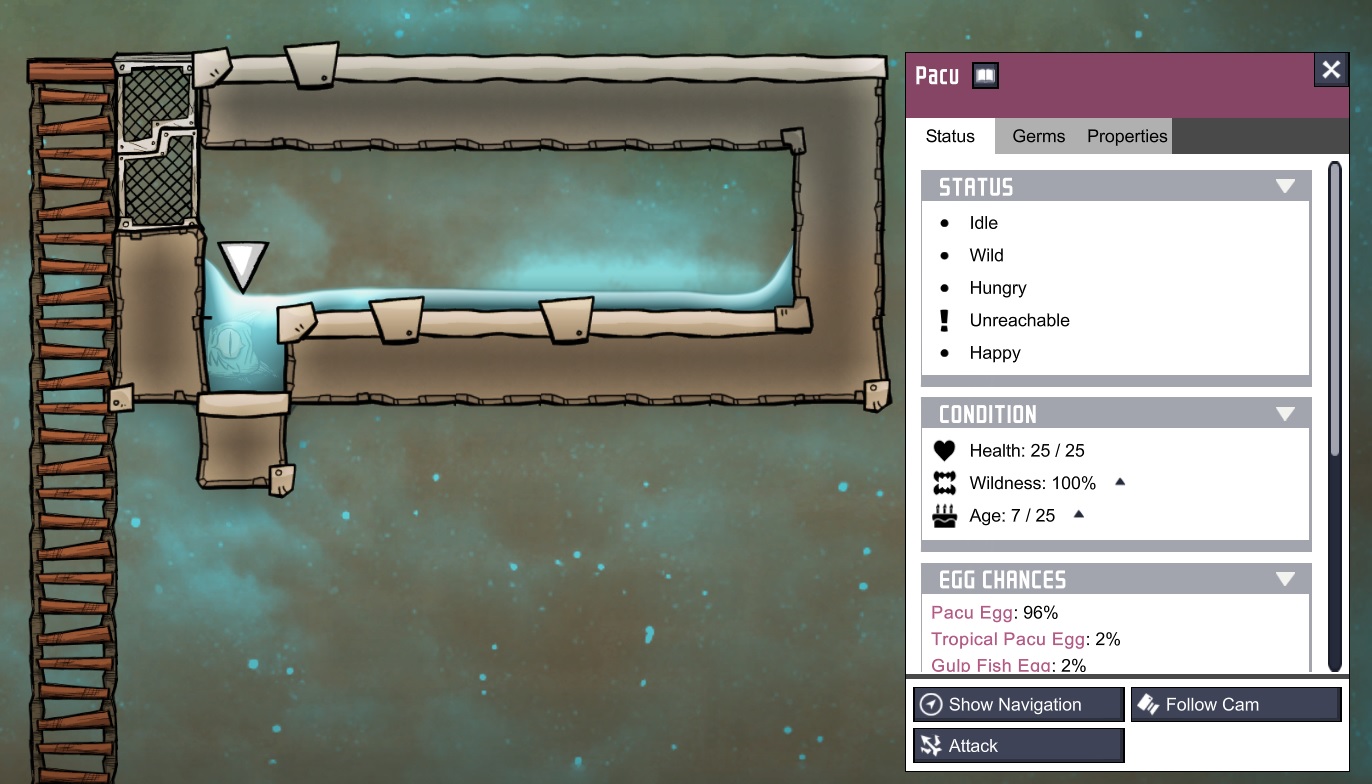The width and height of the screenshot is (1372, 784).
Task: Click the Age birthday cake icon
Action: [944, 515]
